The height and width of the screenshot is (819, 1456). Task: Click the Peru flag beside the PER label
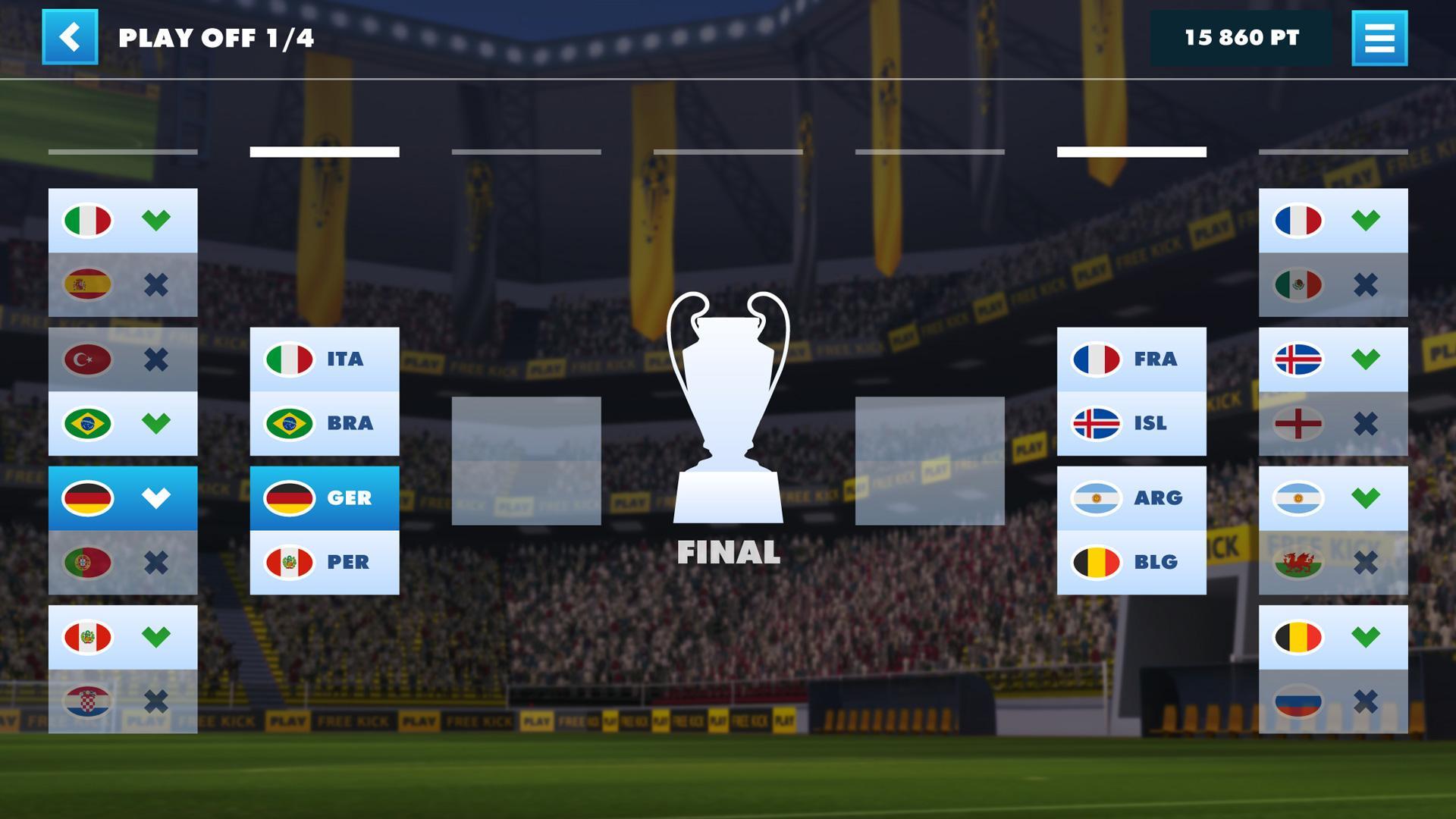point(287,562)
